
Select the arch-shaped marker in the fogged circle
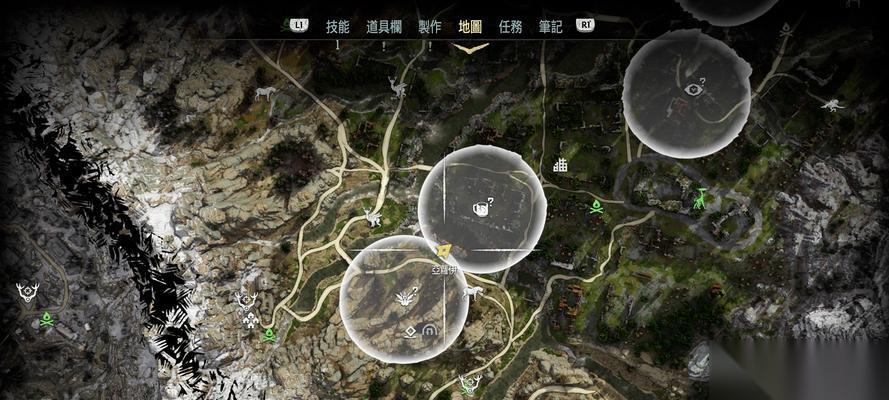pos(431,329)
